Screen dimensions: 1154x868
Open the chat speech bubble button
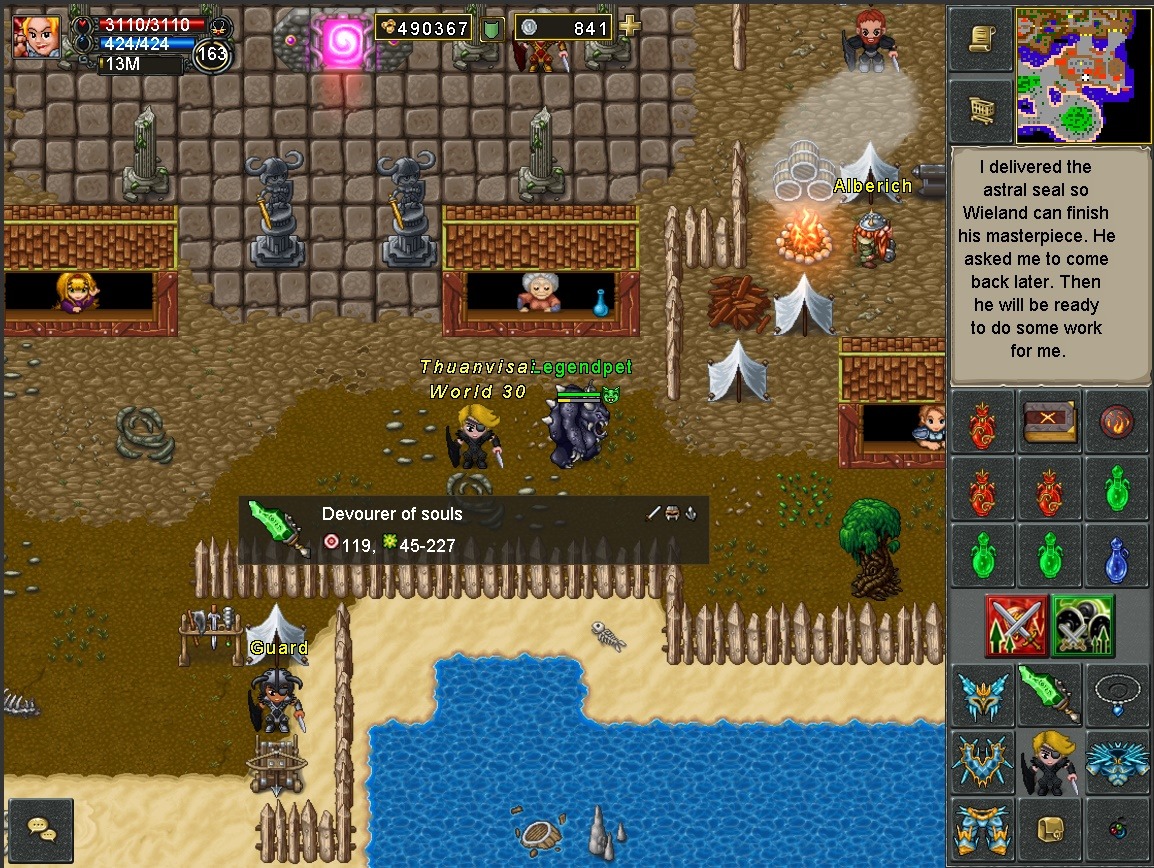(41, 830)
